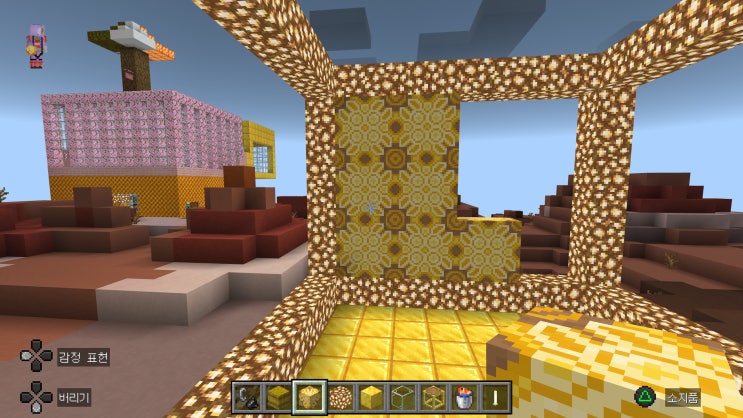Image resolution: width=743 pixels, height=418 pixels.
Task: Select the solid gold block slot
Action: (371, 397)
